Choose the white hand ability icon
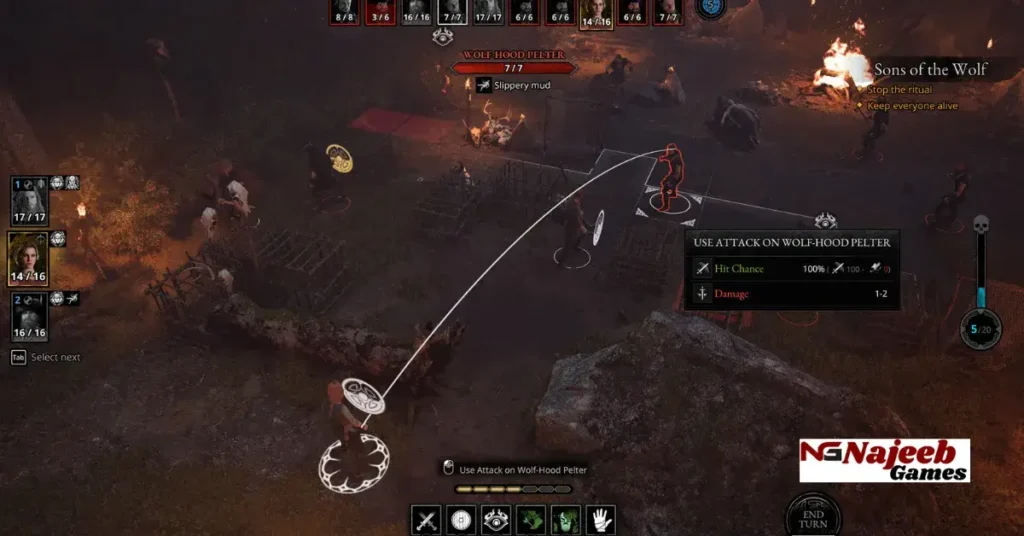The image size is (1024, 536). click(600, 520)
